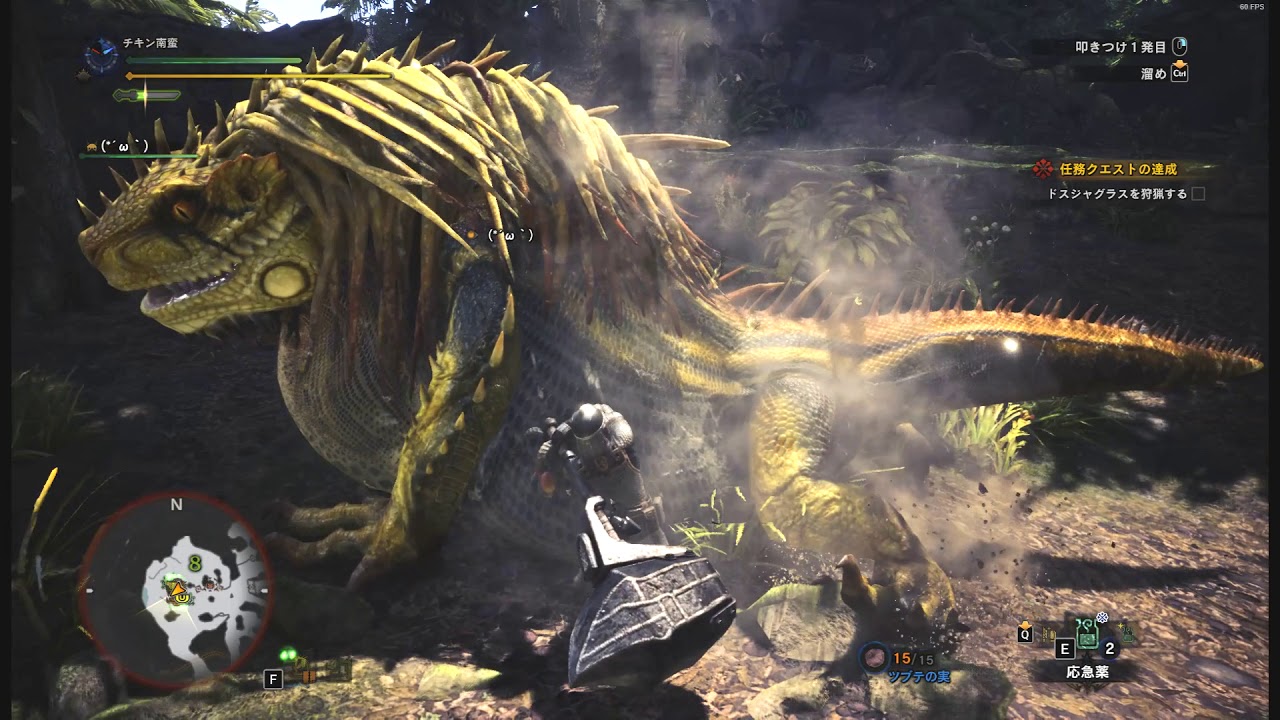Select the item left of 応急薬
Viewport: 1280px width, 720px height.
point(1047,633)
